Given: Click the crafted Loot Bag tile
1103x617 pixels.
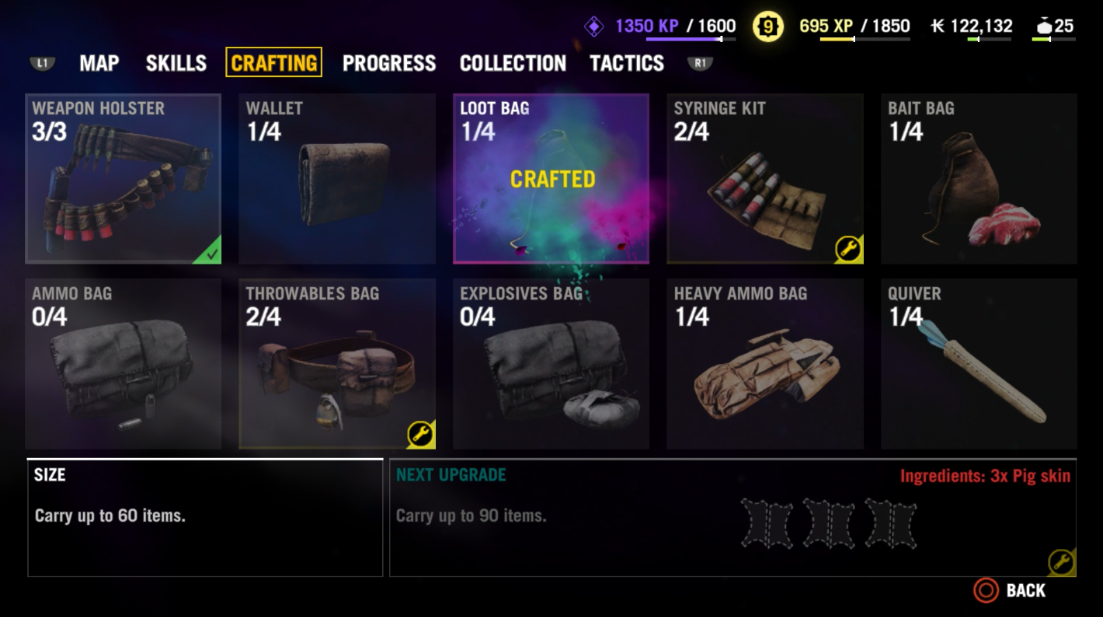Looking at the screenshot, I should (551, 179).
